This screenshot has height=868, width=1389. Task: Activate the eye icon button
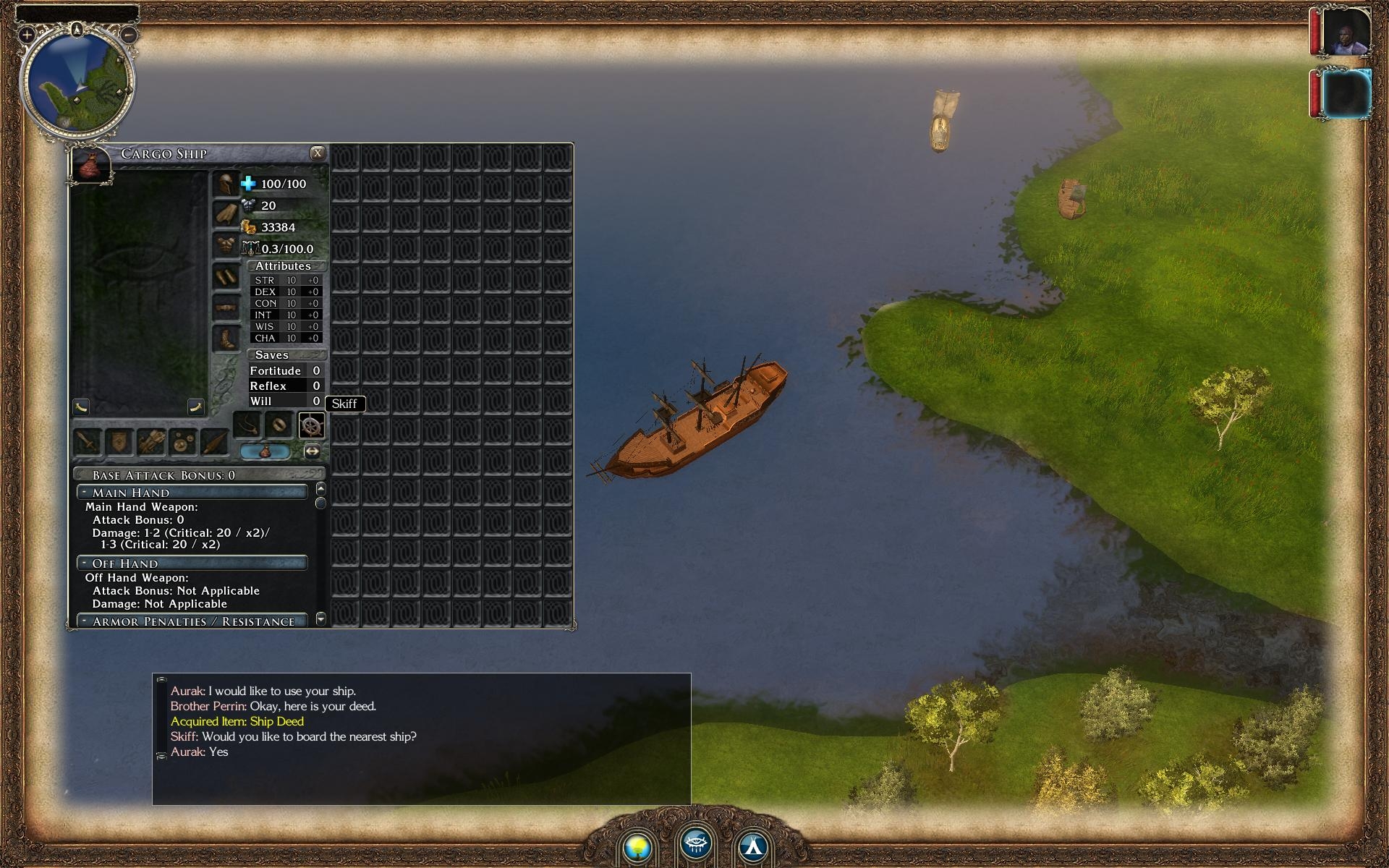pyautogui.click(x=696, y=843)
